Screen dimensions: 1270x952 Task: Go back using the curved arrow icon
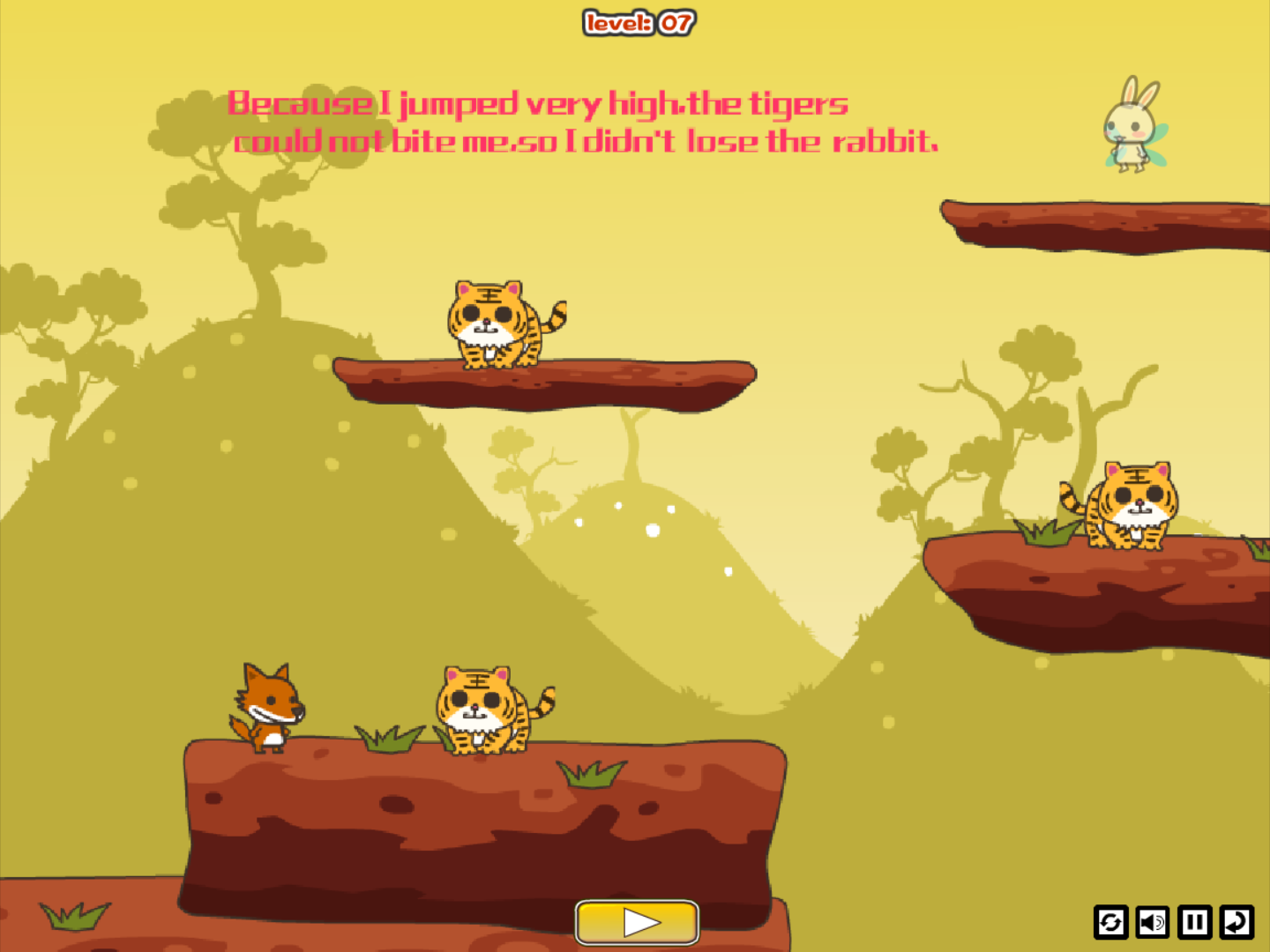tap(1236, 922)
